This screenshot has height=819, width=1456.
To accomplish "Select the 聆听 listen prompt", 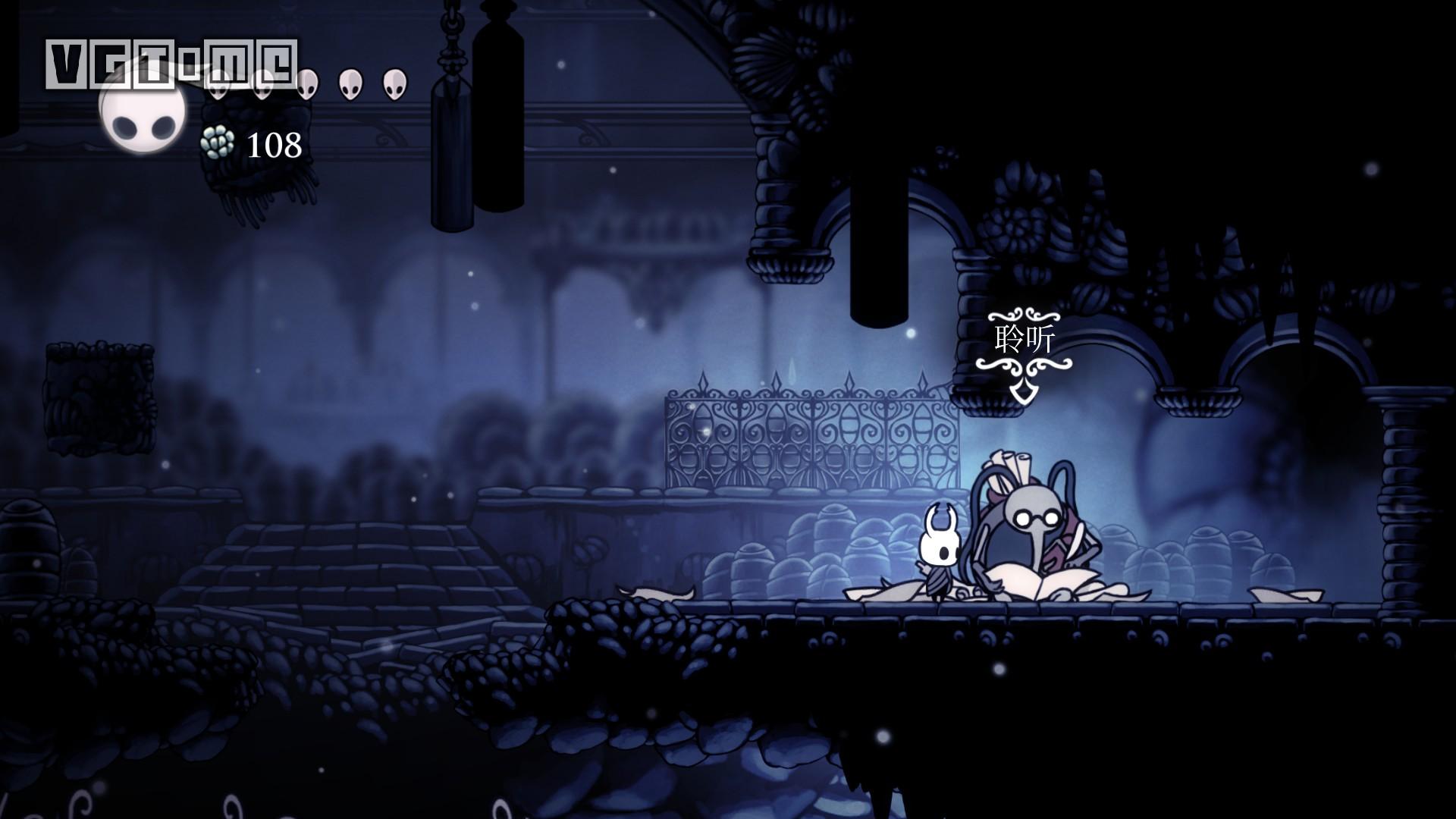I will 1024,341.
